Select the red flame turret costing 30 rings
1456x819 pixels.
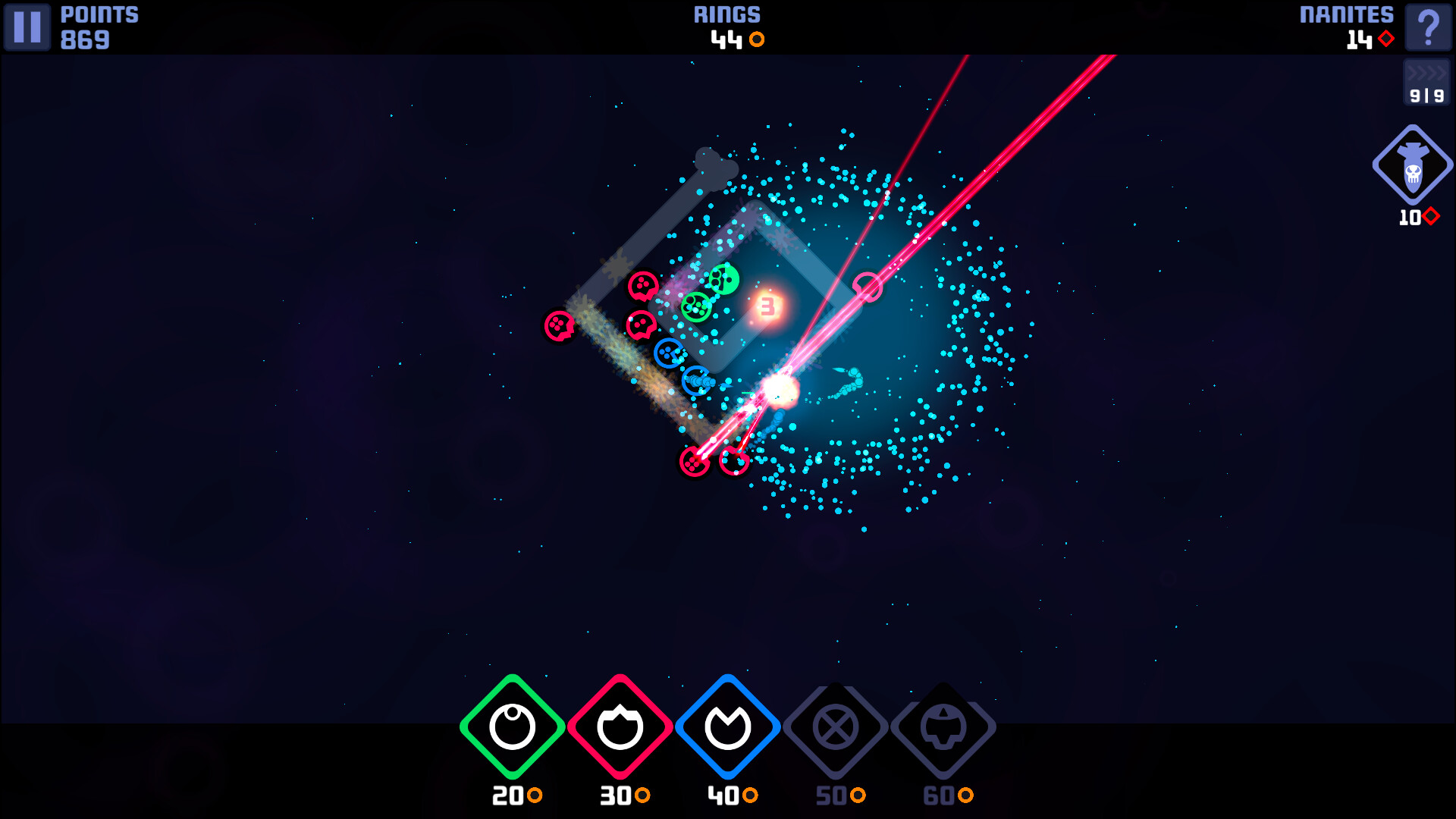619,726
